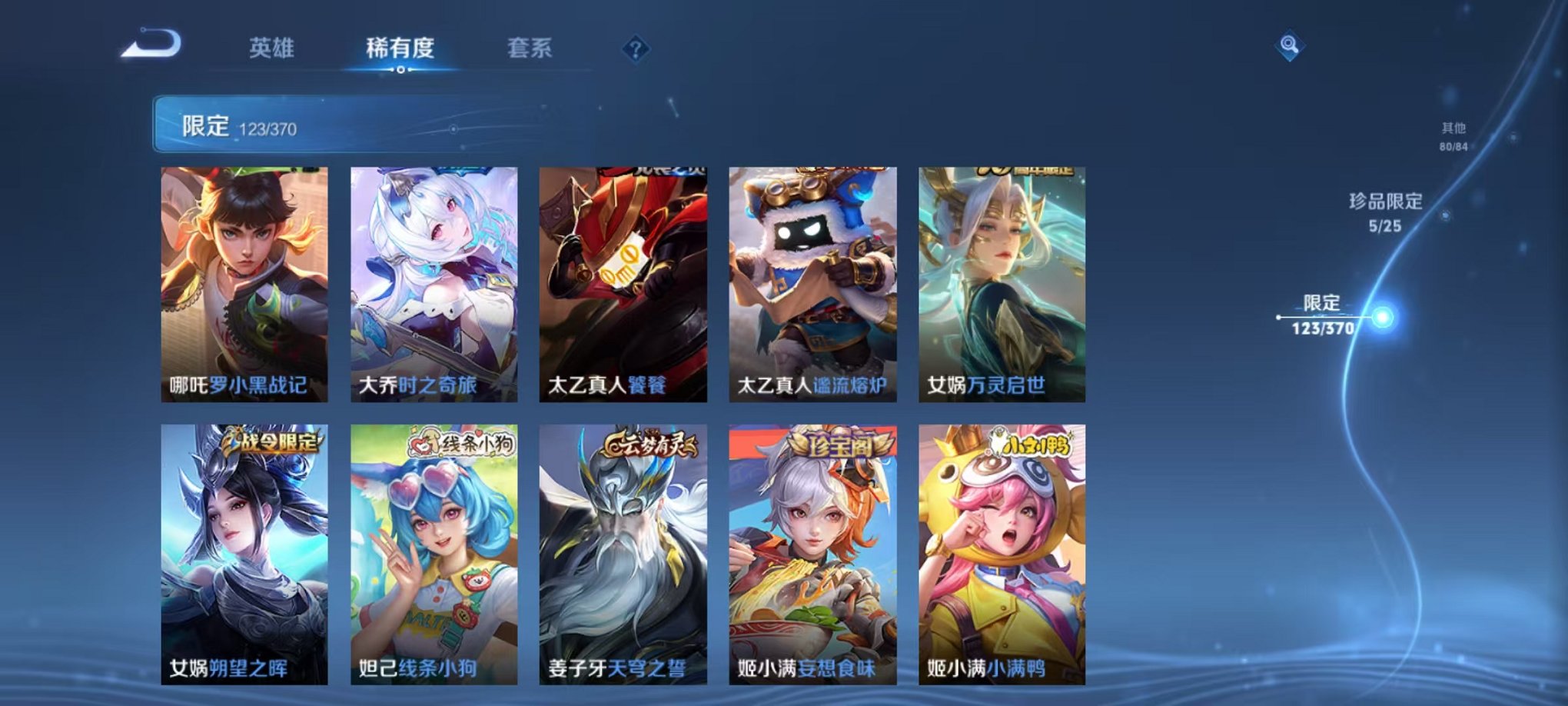
Task: Select the 稀有度 tab
Action: click(x=400, y=46)
